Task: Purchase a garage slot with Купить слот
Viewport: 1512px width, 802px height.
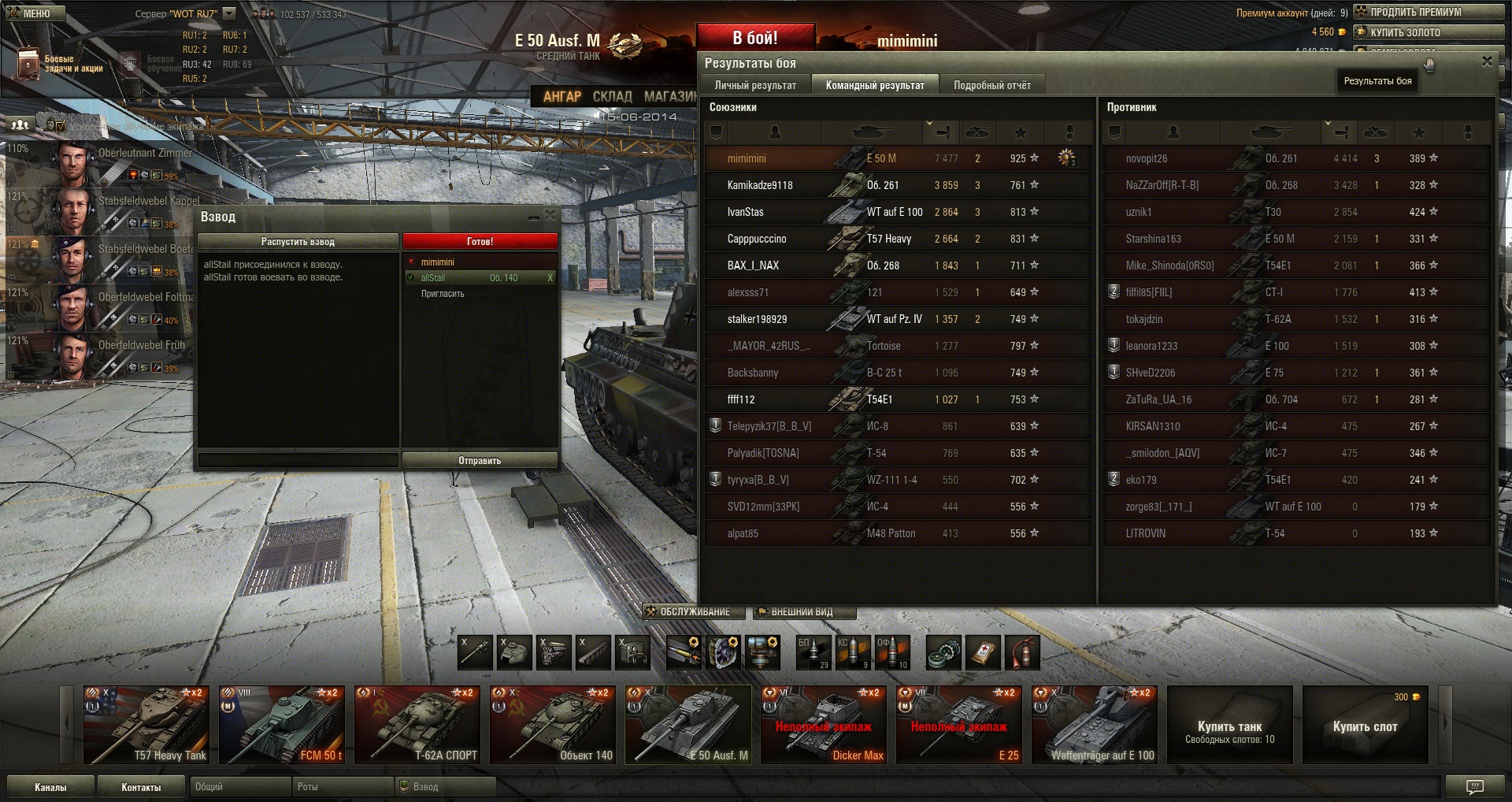Action: 1365,726
